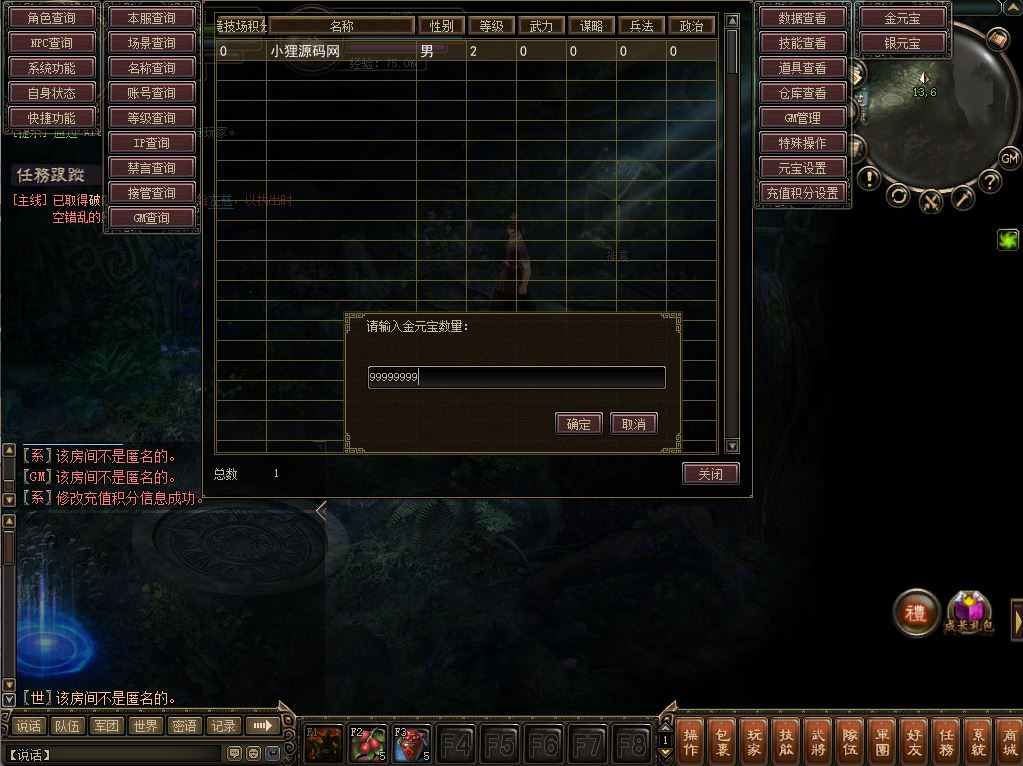The image size is (1023, 766).
Task: Click the round GM button by minimap
Action: pos(1009,158)
